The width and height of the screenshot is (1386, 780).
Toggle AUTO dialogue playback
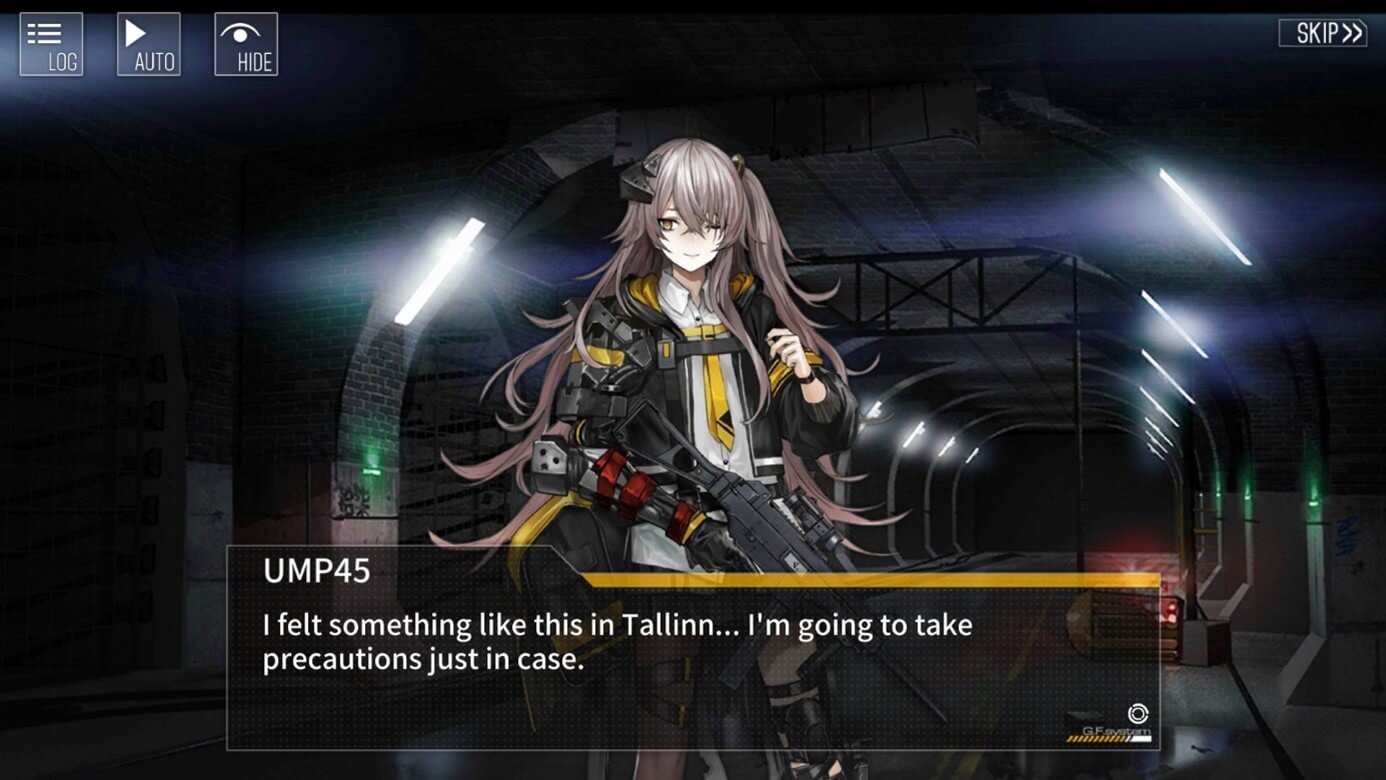(x=148, y=44)
